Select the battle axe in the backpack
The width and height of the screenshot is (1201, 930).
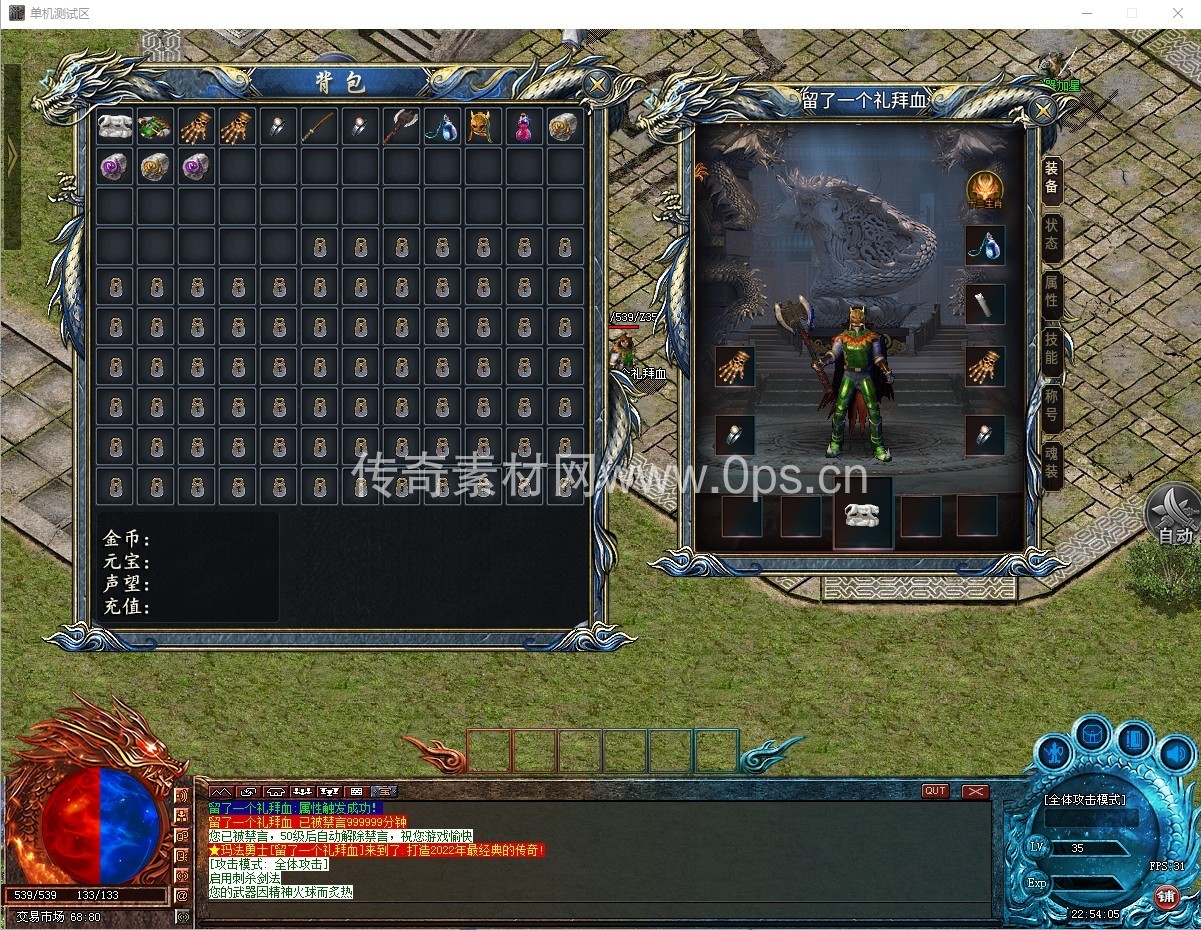click(401, 127)
